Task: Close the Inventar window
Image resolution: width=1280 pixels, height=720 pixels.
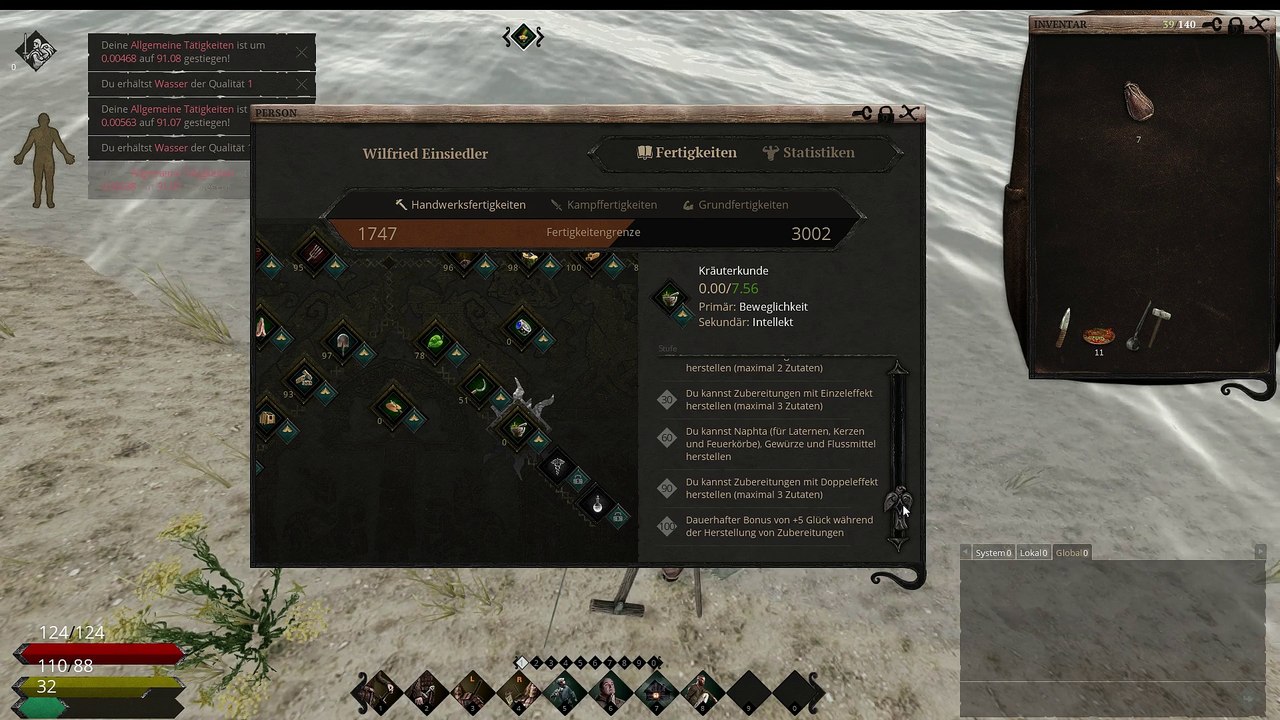Action: pyautogui.click(x=1259, y=24)
